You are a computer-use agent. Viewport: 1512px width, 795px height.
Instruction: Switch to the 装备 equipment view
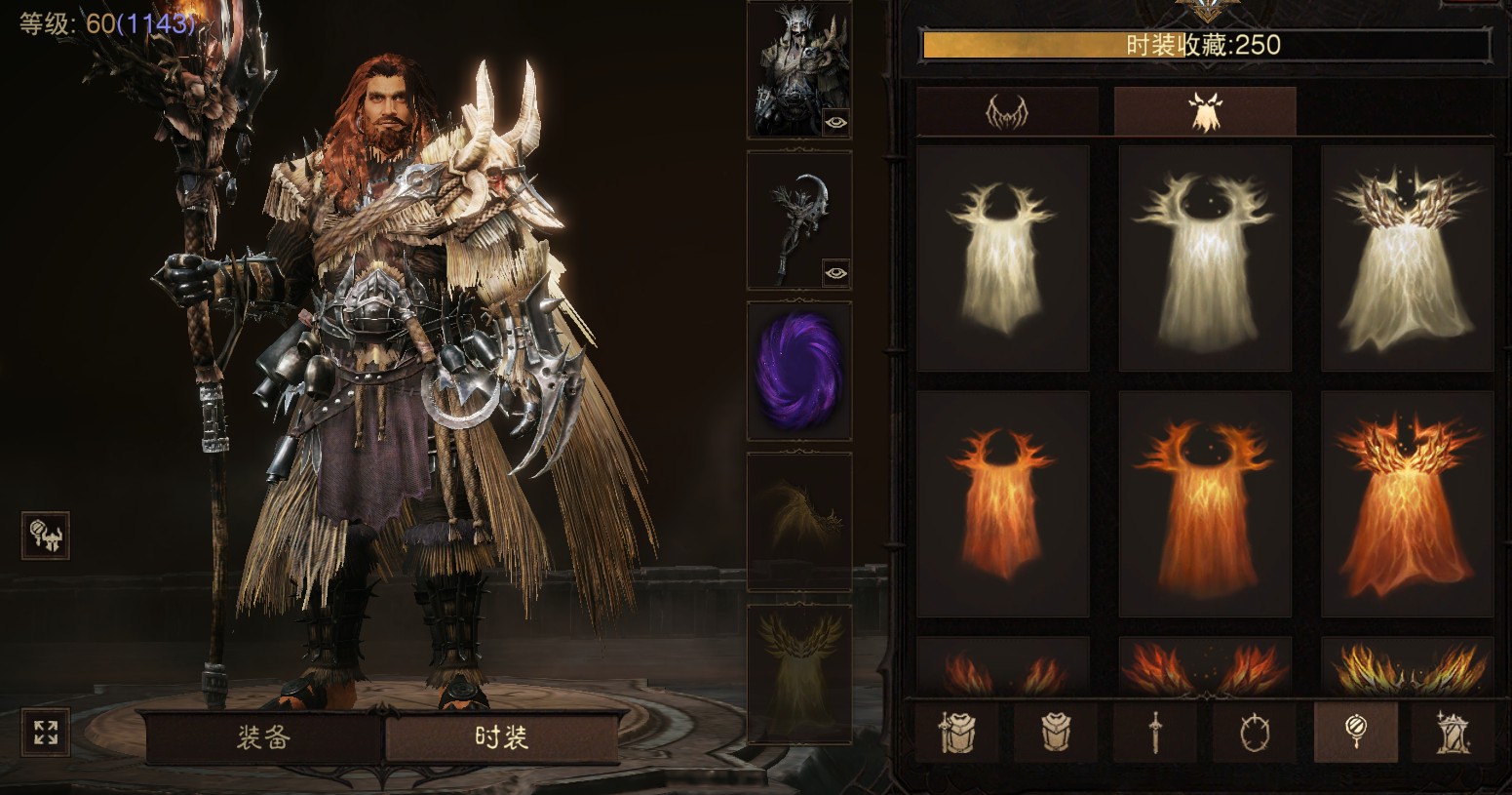[x=263, y=736]
